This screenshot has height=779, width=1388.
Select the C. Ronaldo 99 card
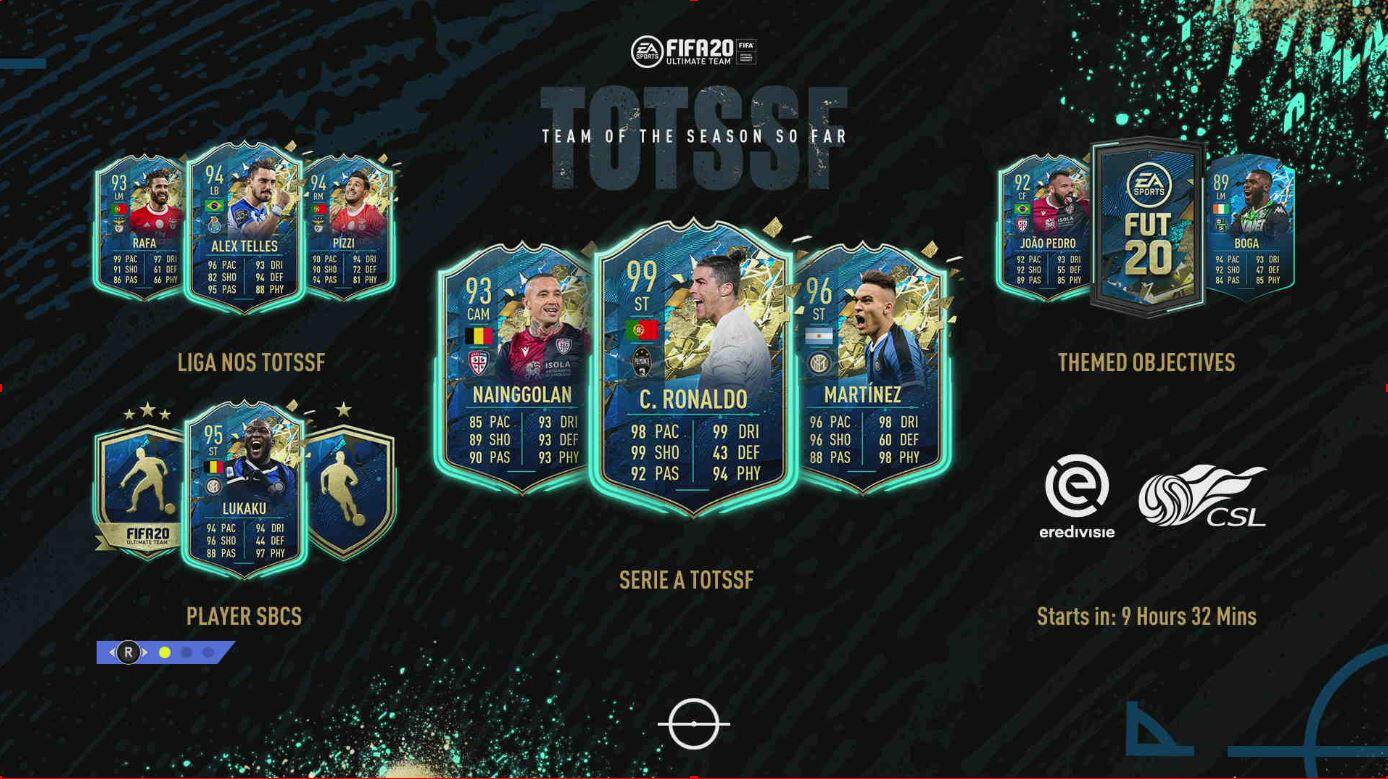(x=693, y=365)
